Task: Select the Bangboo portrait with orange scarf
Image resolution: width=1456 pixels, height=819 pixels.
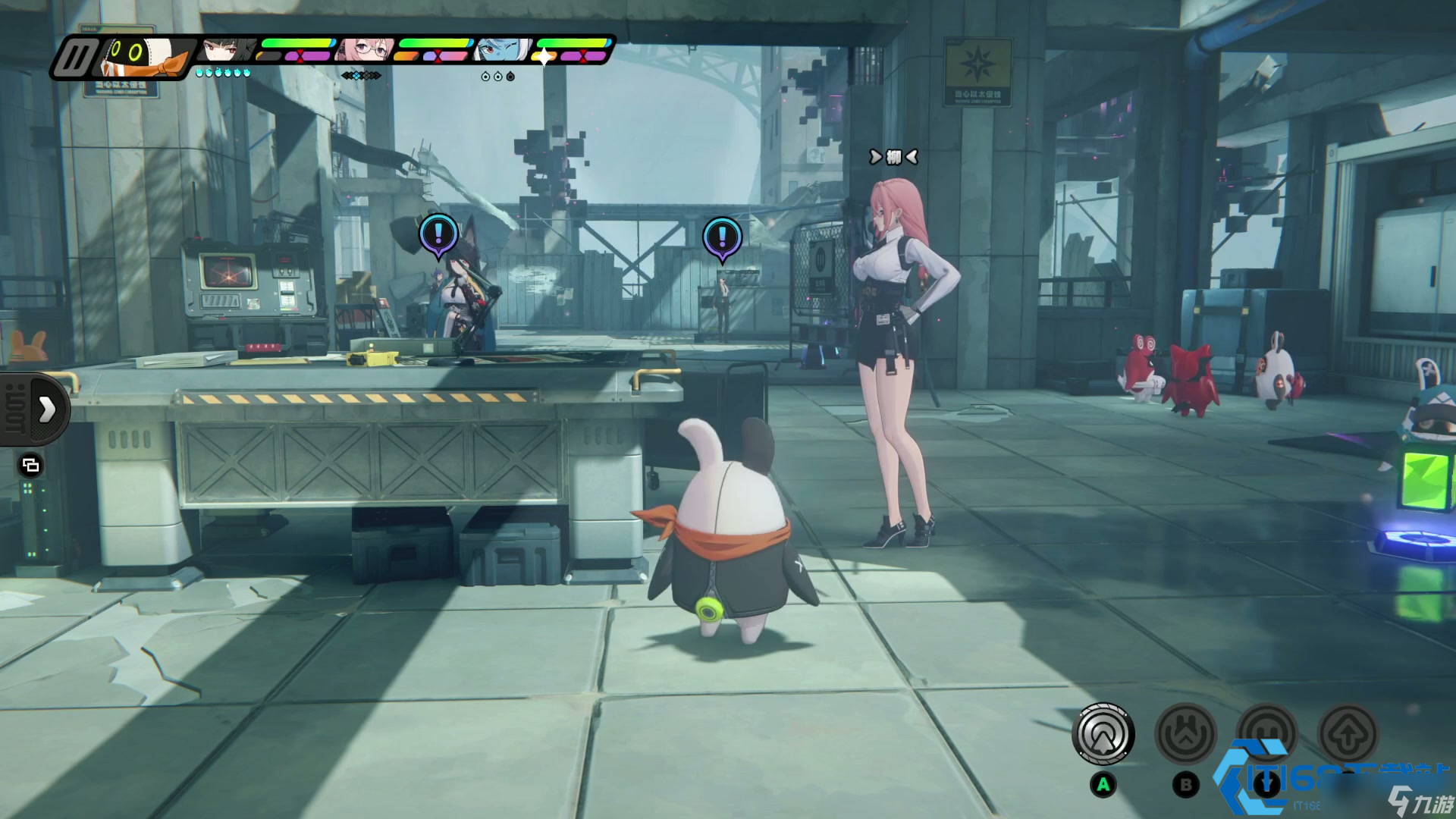Action: (144, 56)
